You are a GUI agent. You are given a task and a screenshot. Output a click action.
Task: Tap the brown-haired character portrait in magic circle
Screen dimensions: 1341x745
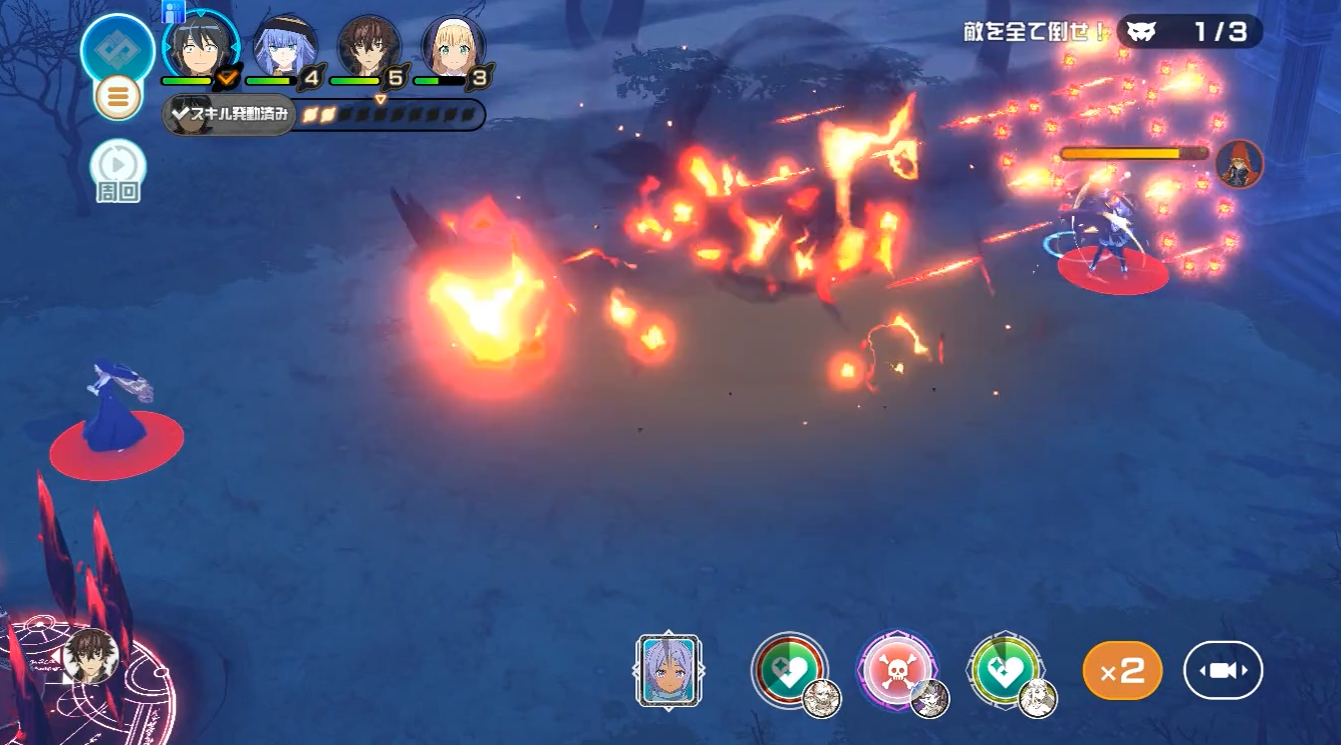point(92,658)
